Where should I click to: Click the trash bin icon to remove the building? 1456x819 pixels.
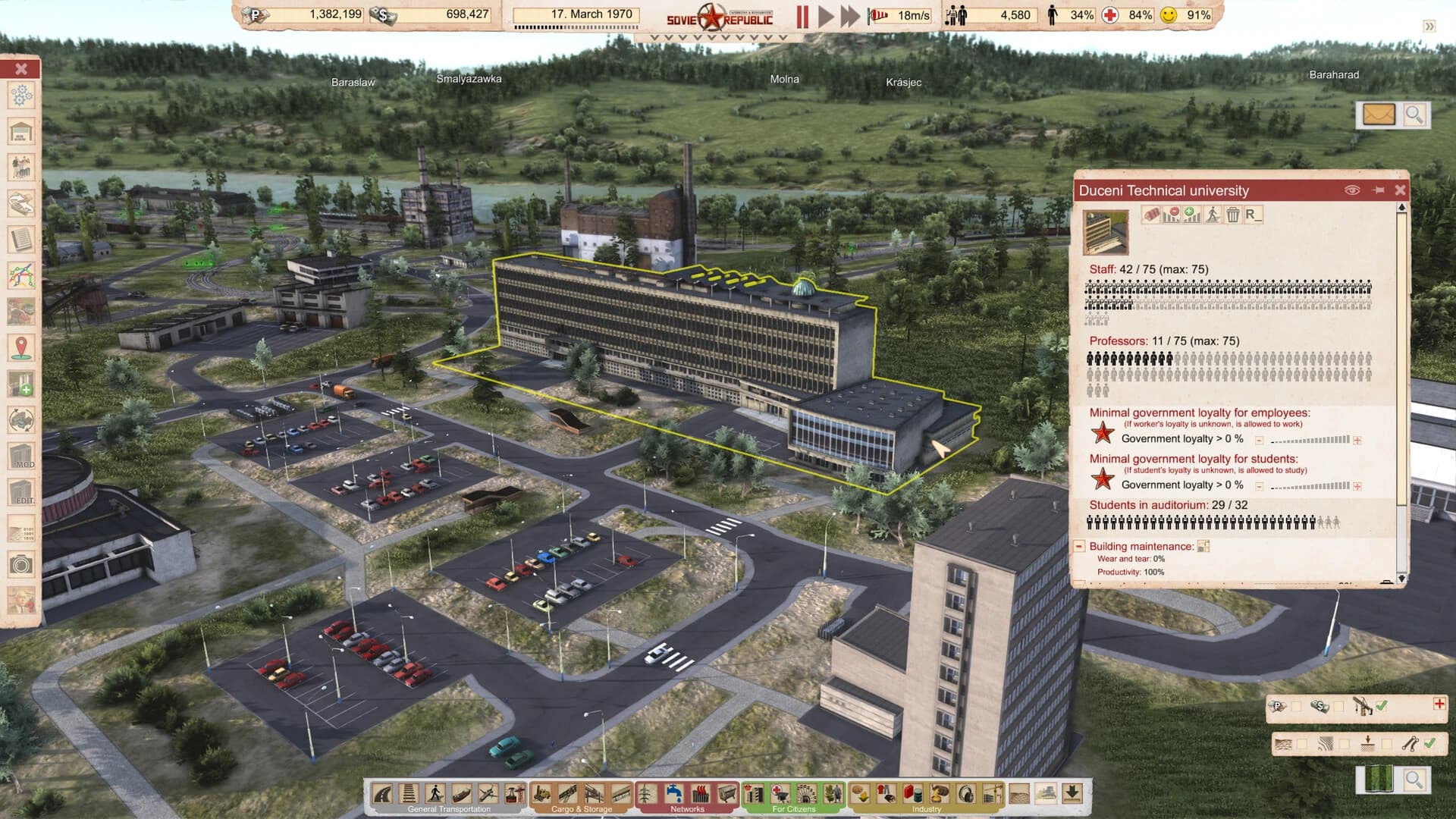(x=1233, y=215)
